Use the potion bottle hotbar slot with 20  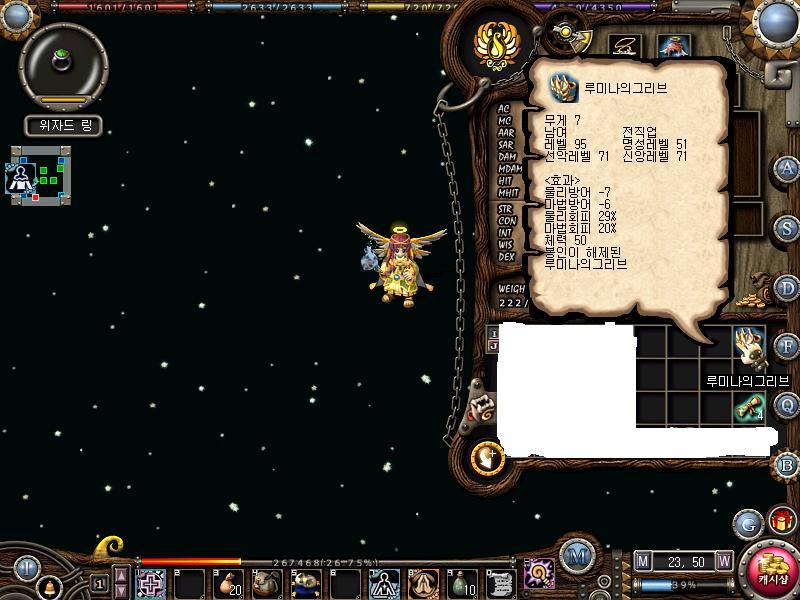pos(227,583)
